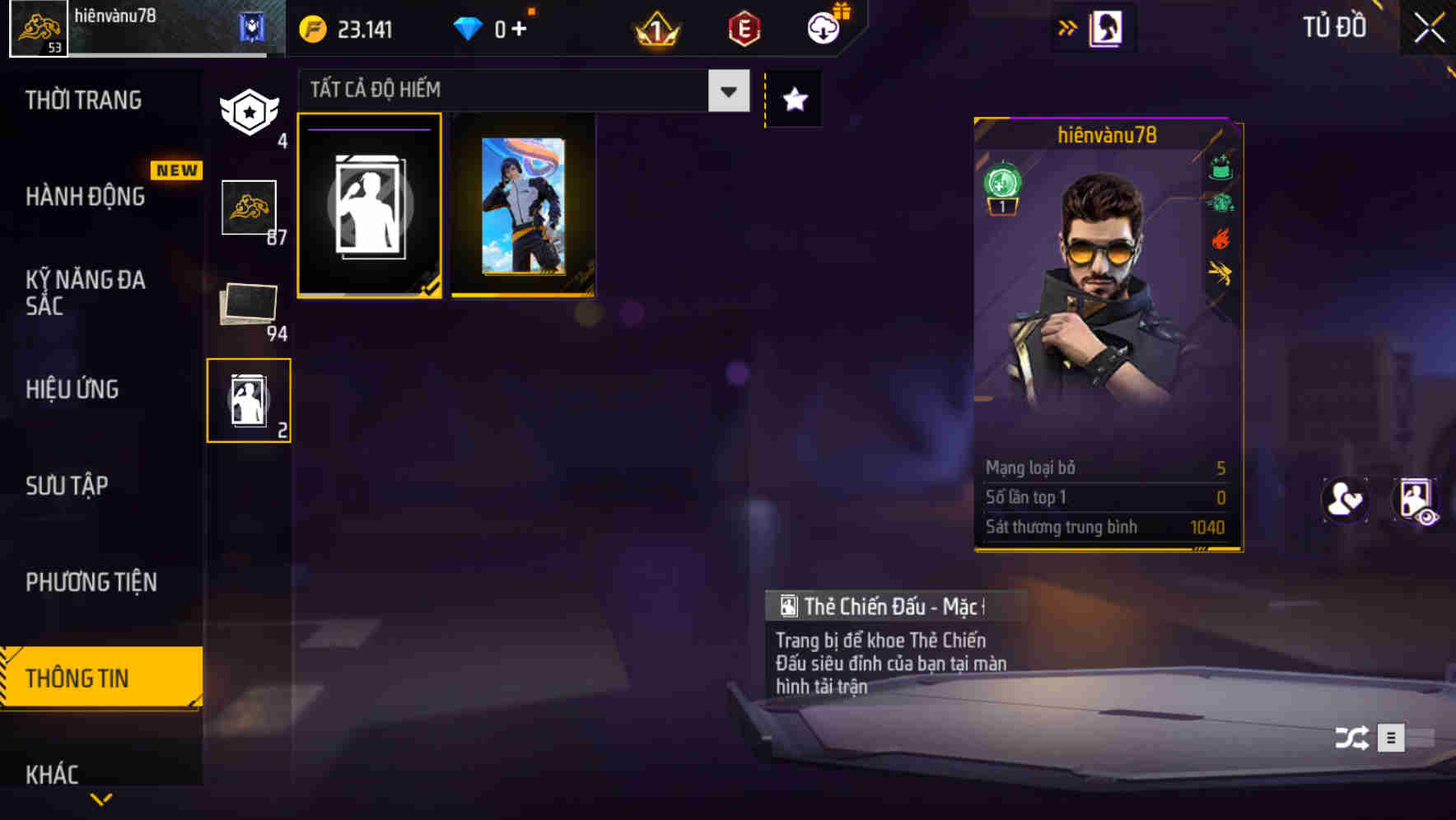This screenshot has width=1456, height=820.
Task: Open the friend interaction icon near character card
Action: tap(1345, 500)
